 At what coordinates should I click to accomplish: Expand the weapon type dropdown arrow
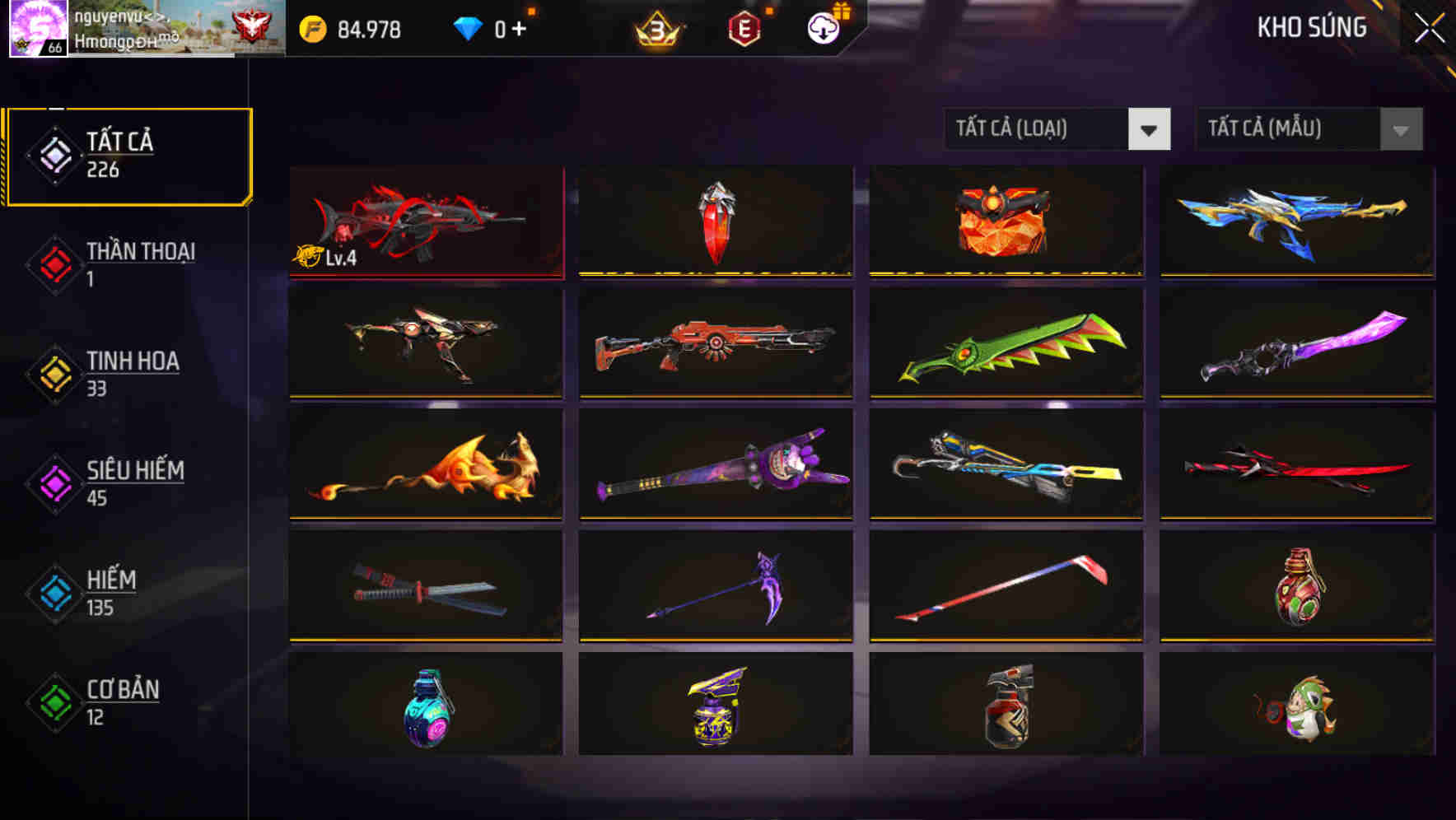coord(1150,129)
